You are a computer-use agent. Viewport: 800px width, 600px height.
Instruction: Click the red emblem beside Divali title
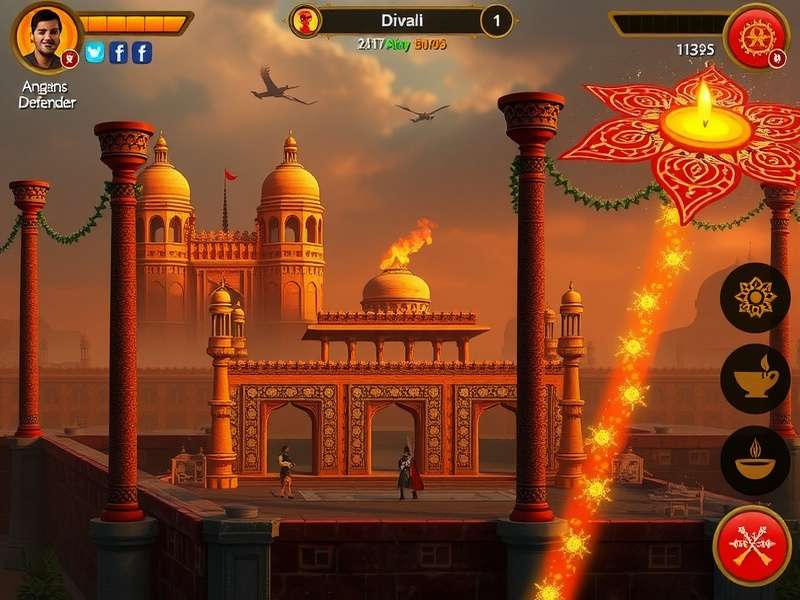(x=305, y=20)
